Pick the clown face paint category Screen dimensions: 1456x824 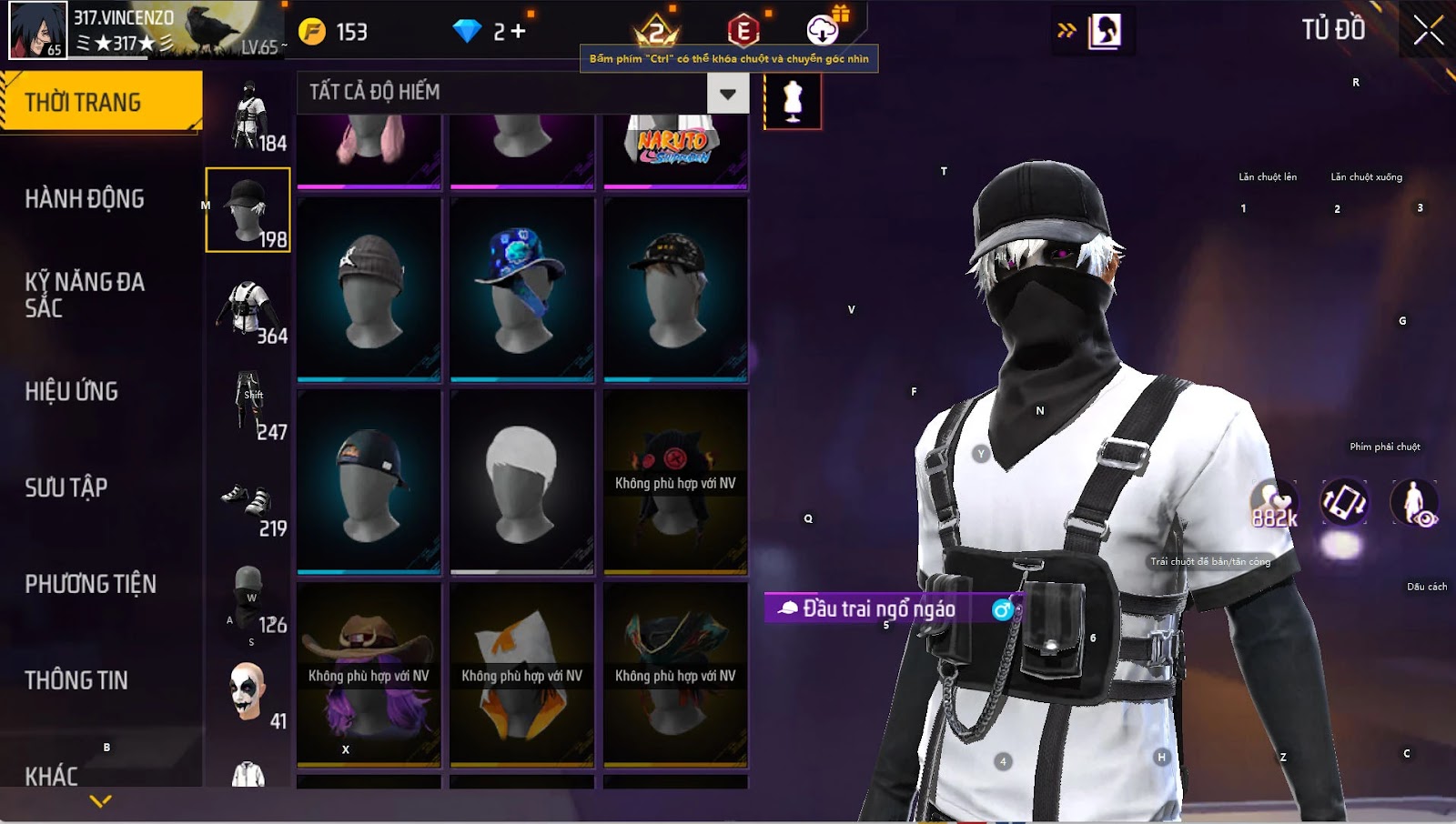tap(248, 695)
